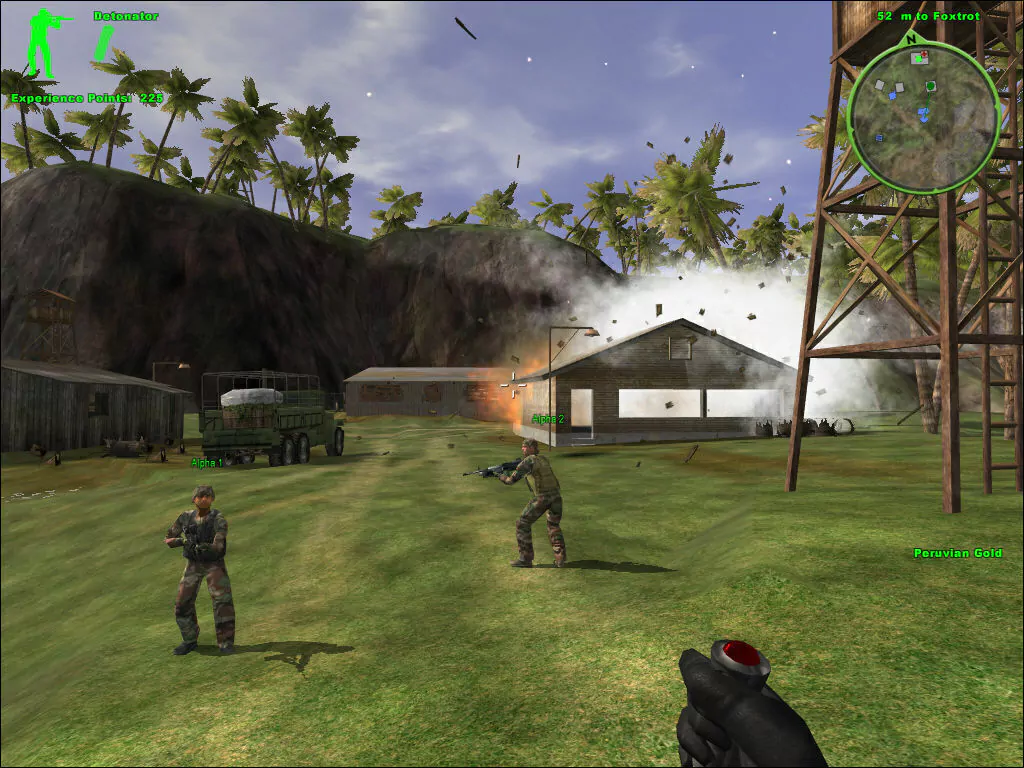
Task: Click the Peruvian Gold mission label
Action: click(957, 553)
